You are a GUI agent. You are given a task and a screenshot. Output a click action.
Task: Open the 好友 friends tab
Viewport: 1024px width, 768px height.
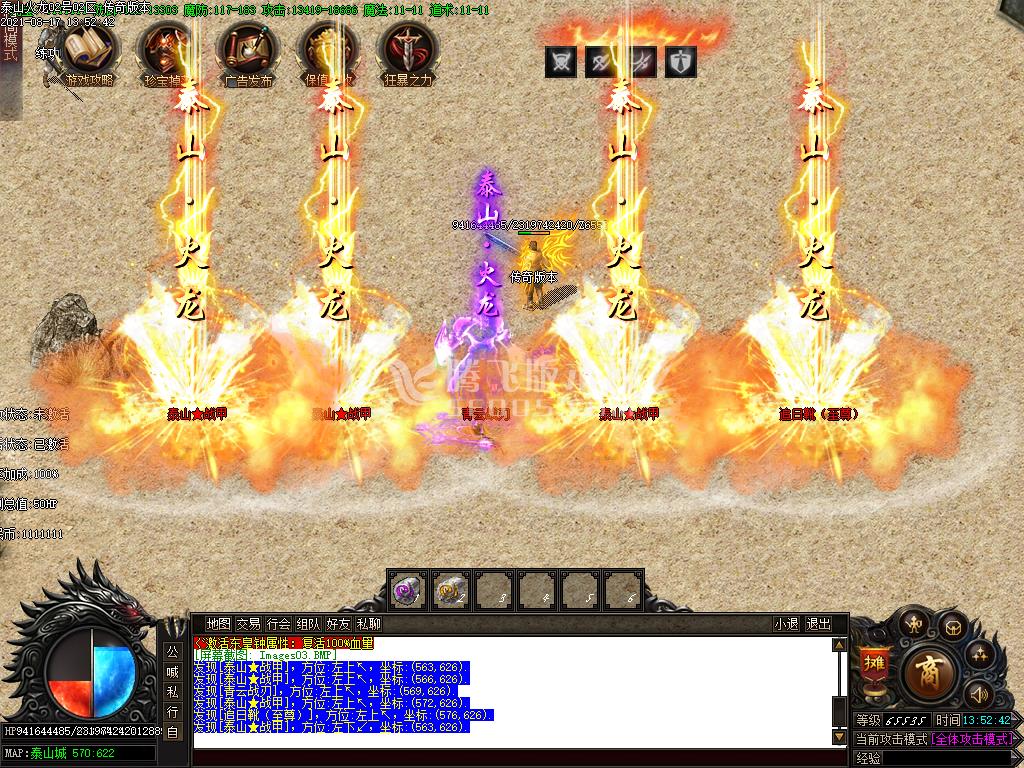point(339,624)
